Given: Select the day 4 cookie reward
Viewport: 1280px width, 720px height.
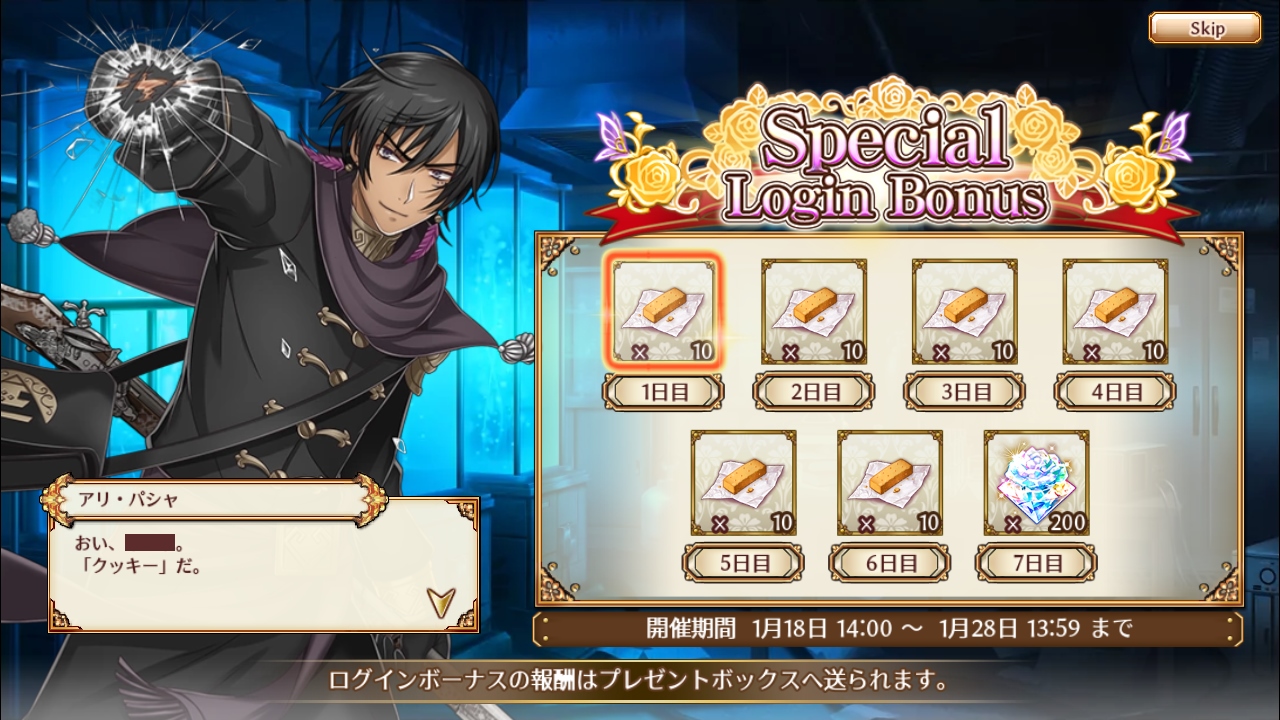Looking at the screenshot, I should click(x=1115, y=311).
